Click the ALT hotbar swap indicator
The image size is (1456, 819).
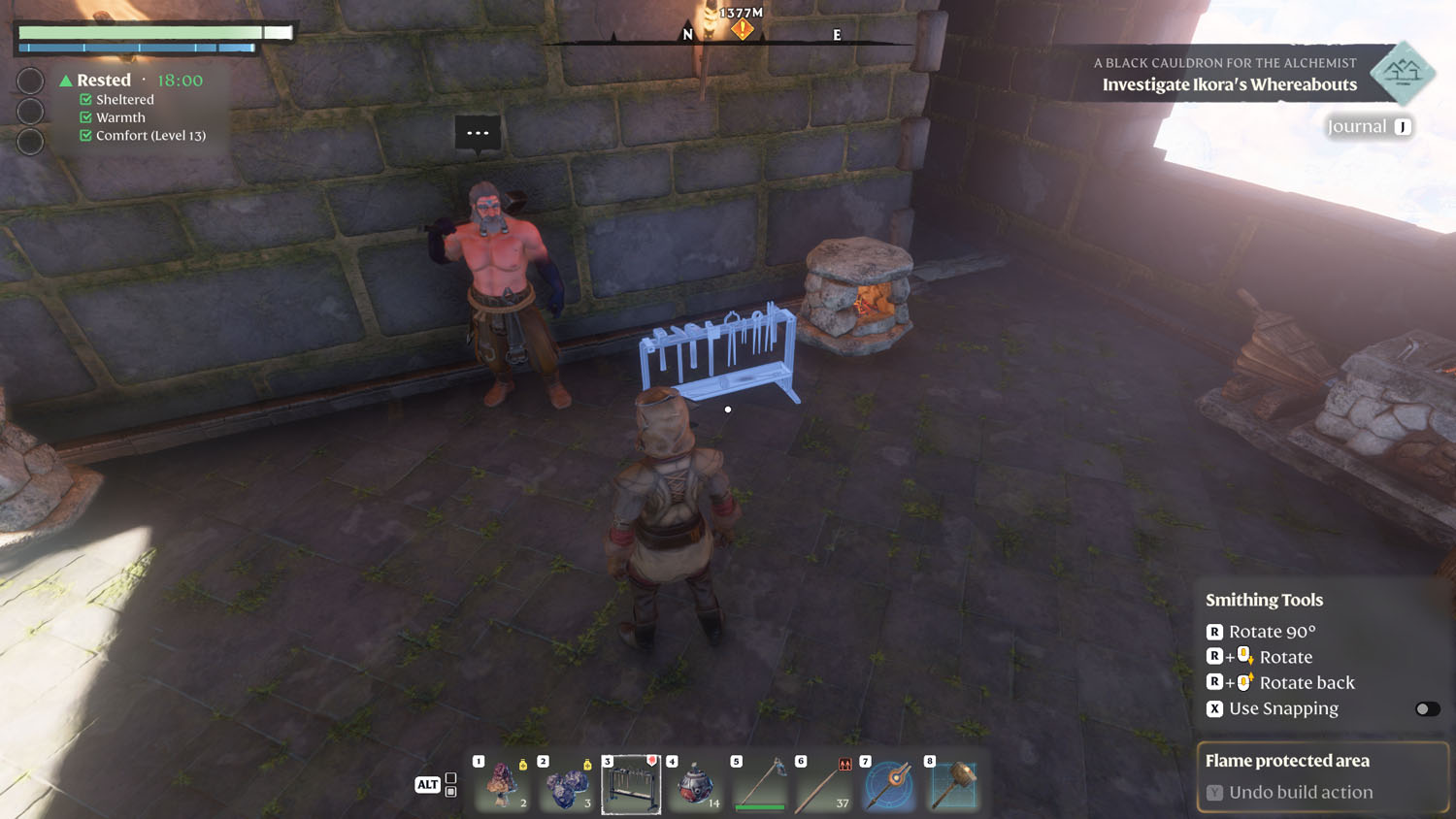tap(427, 784)
